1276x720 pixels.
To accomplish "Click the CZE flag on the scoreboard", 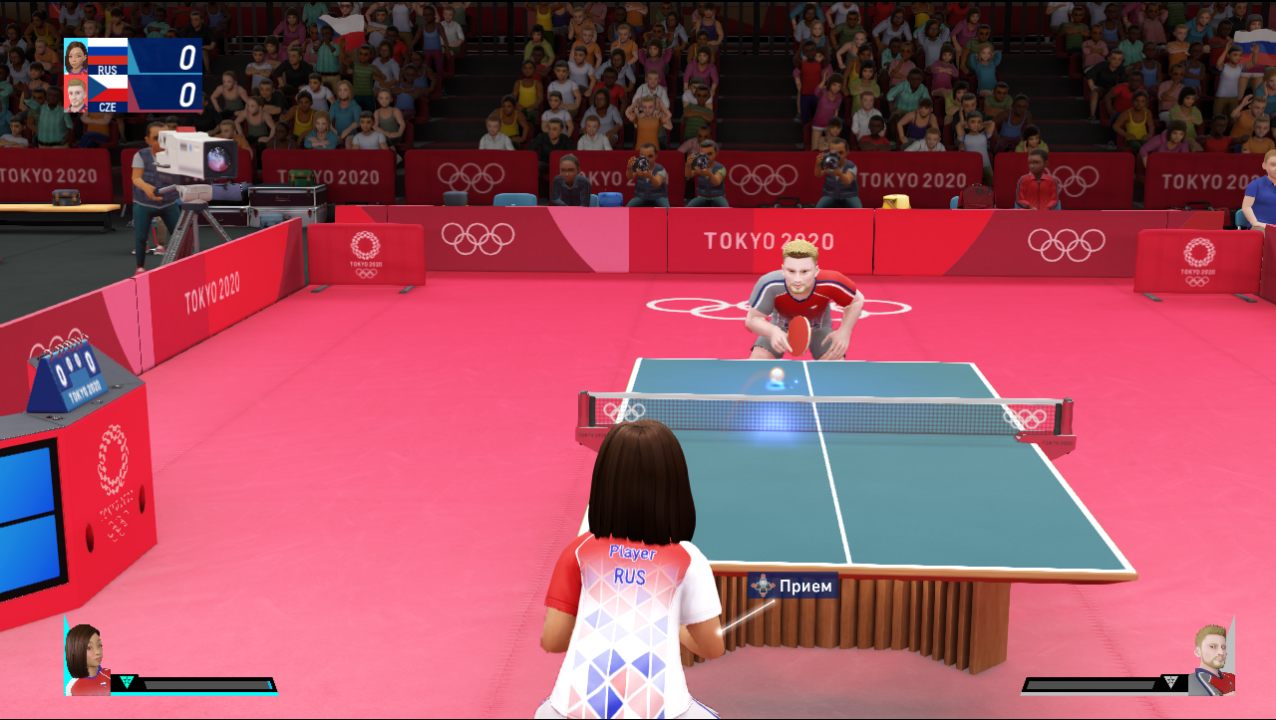I will coord(108,88).
